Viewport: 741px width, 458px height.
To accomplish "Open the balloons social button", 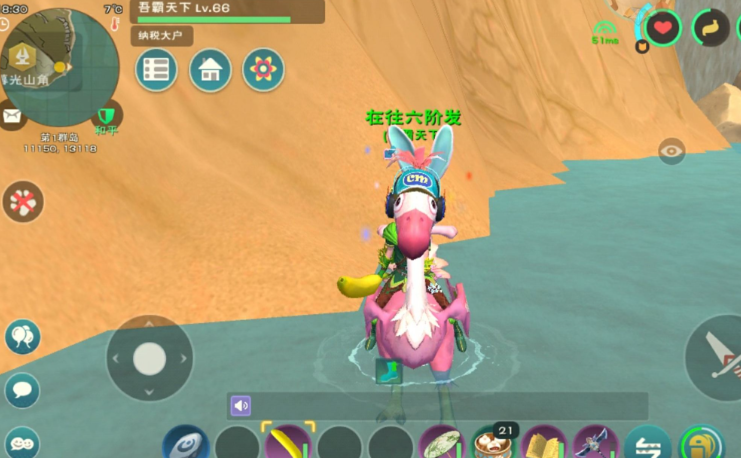I will (x=22, y=337).
